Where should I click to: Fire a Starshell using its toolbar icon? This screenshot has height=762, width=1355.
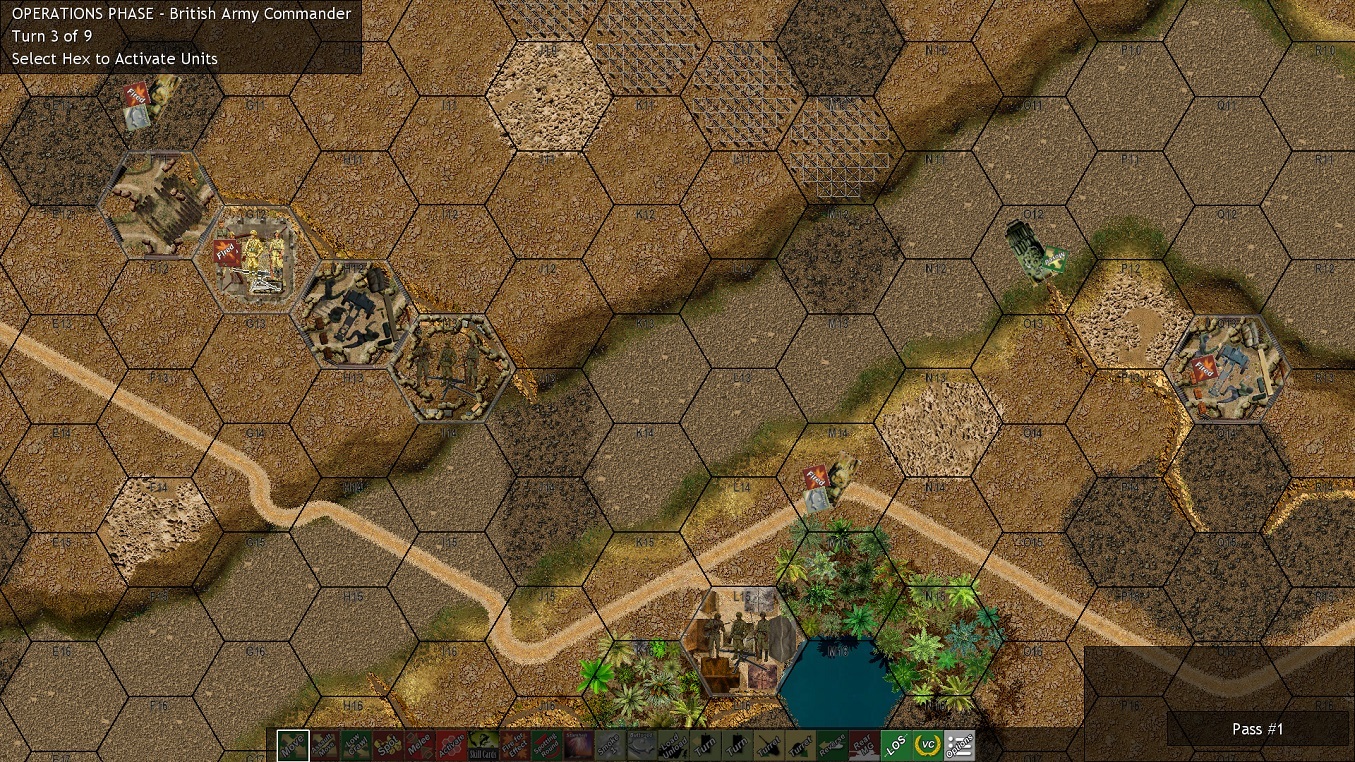click(x=580, y=745)
